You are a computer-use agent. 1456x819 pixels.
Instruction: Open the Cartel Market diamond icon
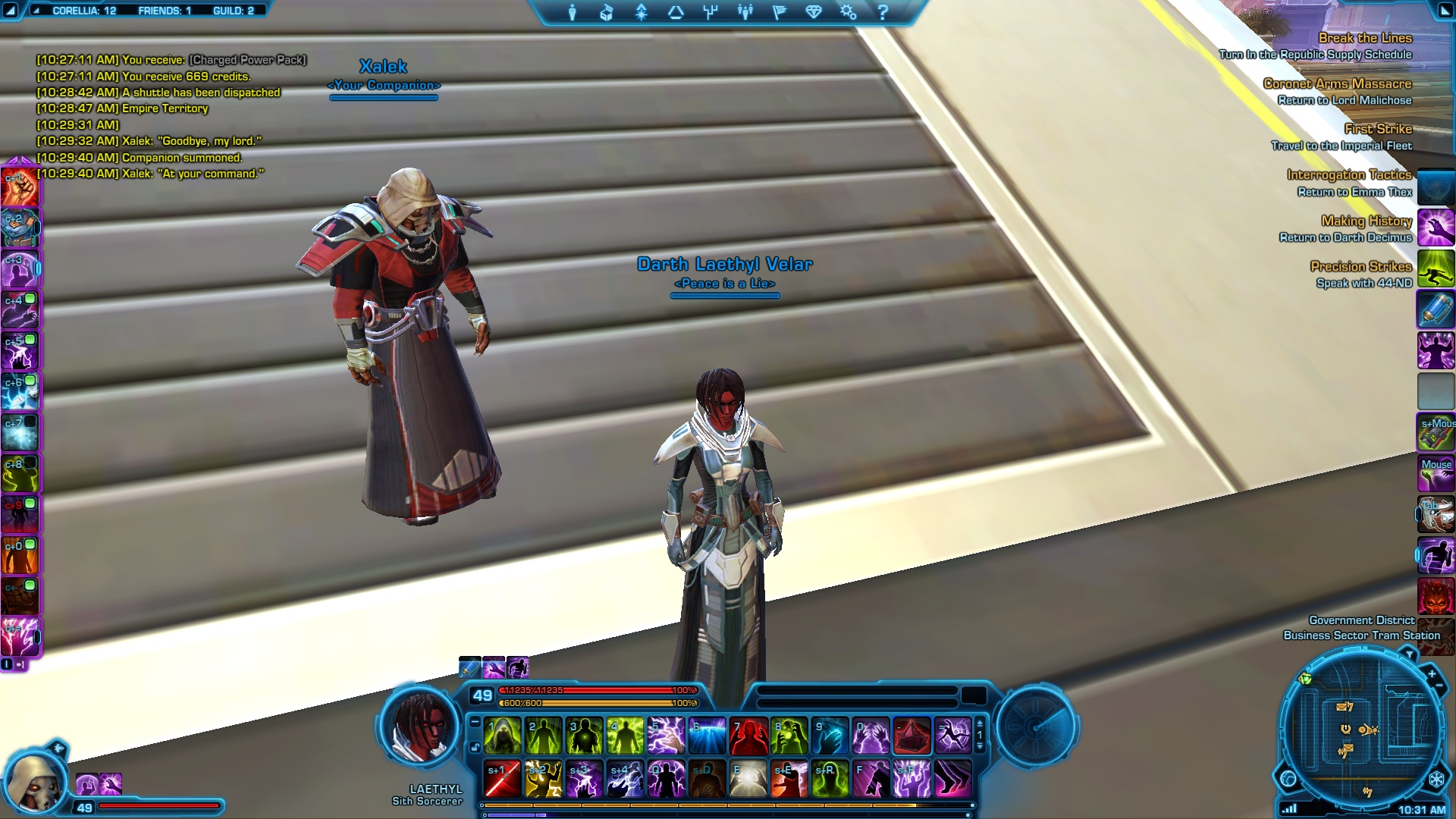click(x=814, y=12)
